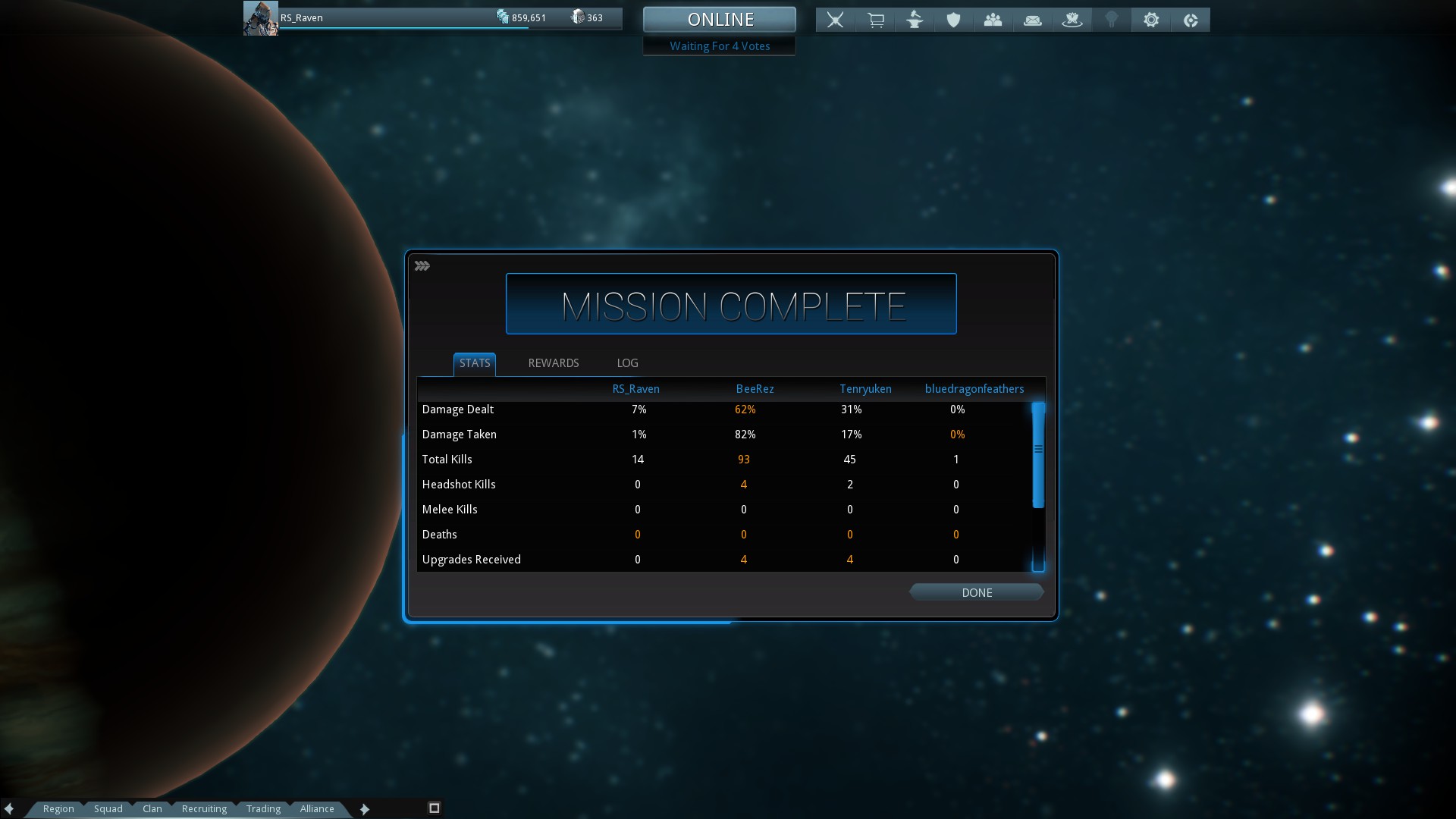Screen dimensions: 1456x819
Task: Select the Clan chat tab
Action: point(152,808)
